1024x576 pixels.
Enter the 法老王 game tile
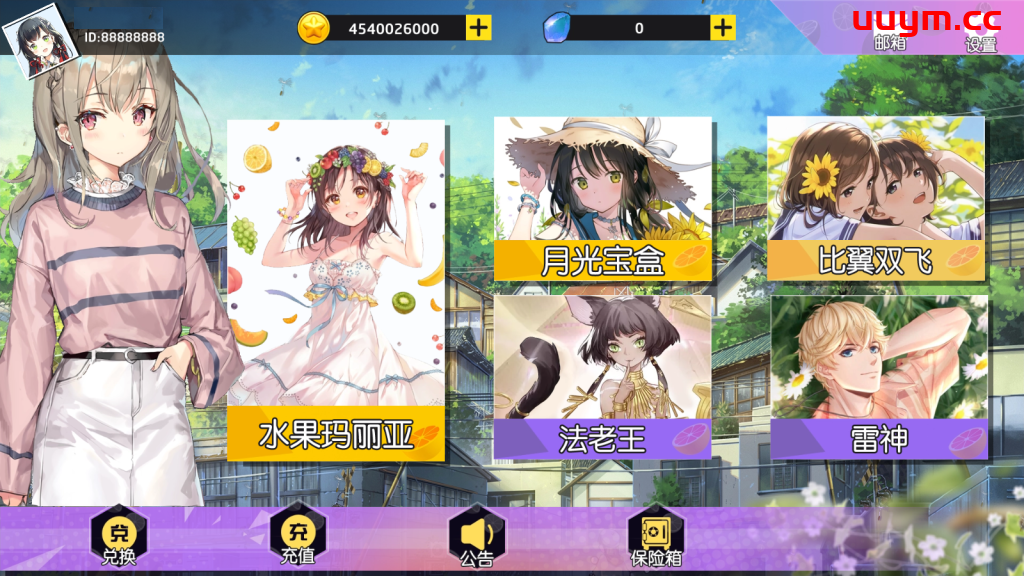point(602,376)
